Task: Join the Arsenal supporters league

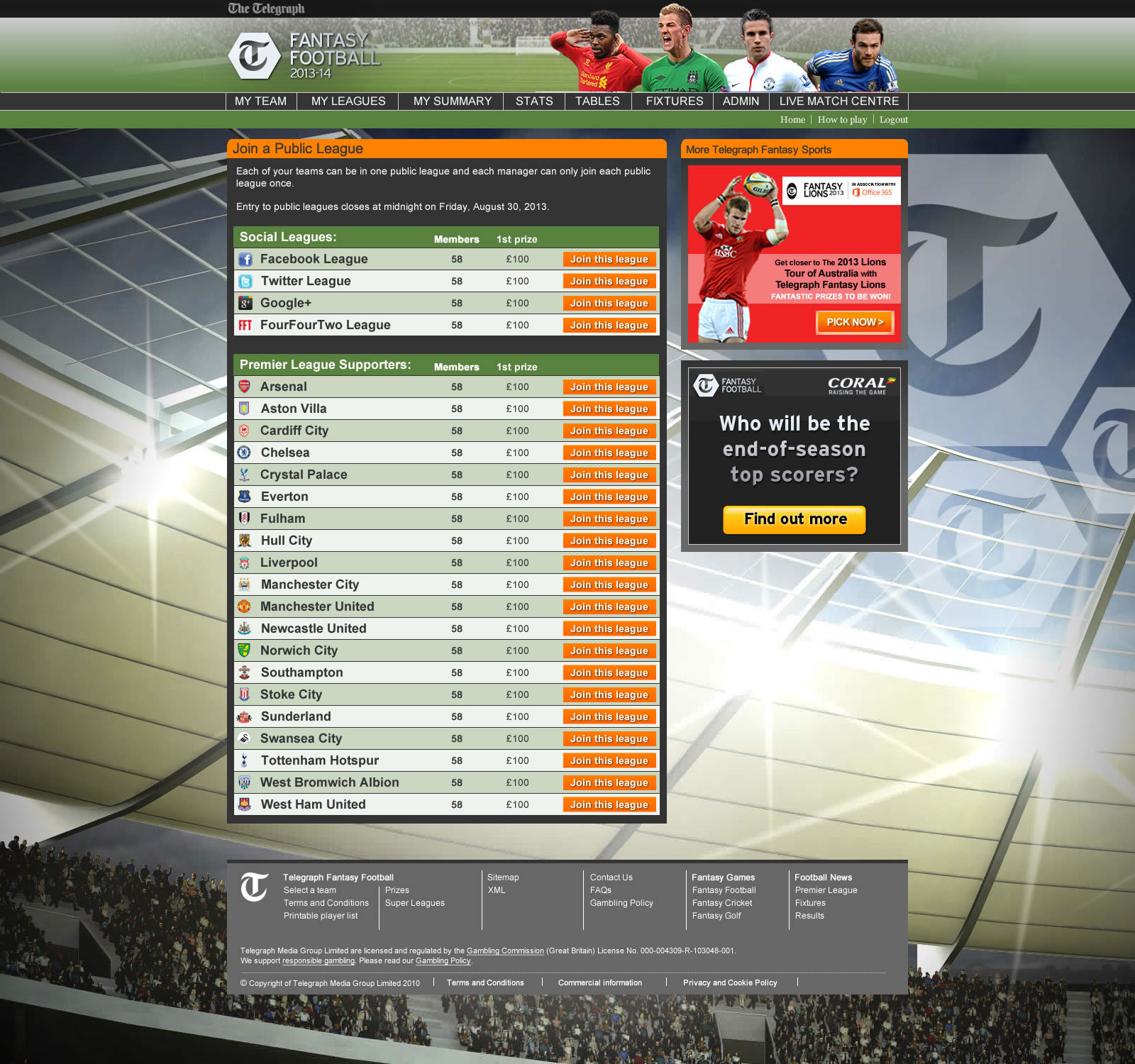Action: tap(609, 387)
